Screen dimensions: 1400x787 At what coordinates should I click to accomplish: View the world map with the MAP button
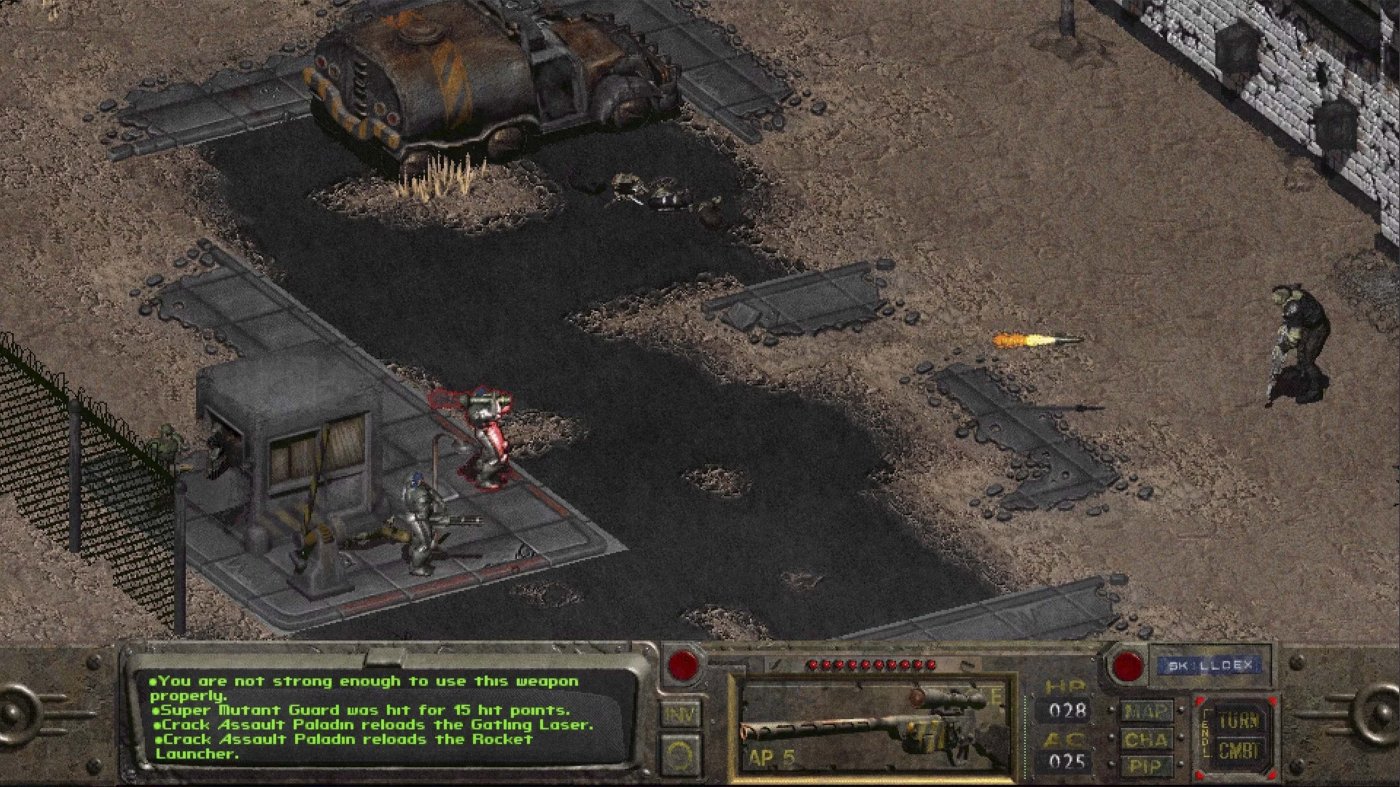click(1146, 712)
